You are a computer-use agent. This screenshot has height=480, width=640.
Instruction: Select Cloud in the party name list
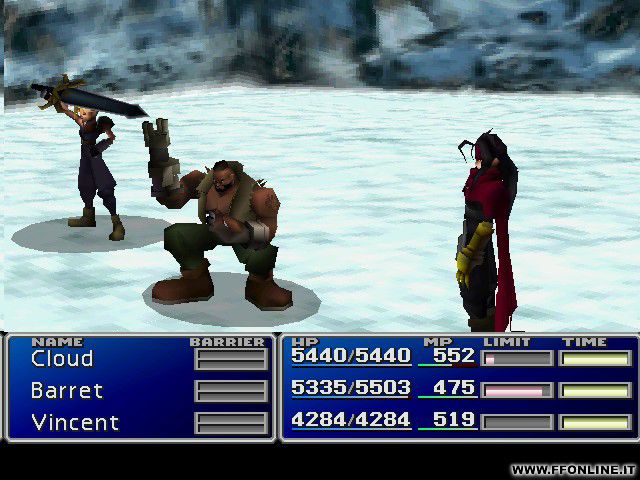(62, 359)
